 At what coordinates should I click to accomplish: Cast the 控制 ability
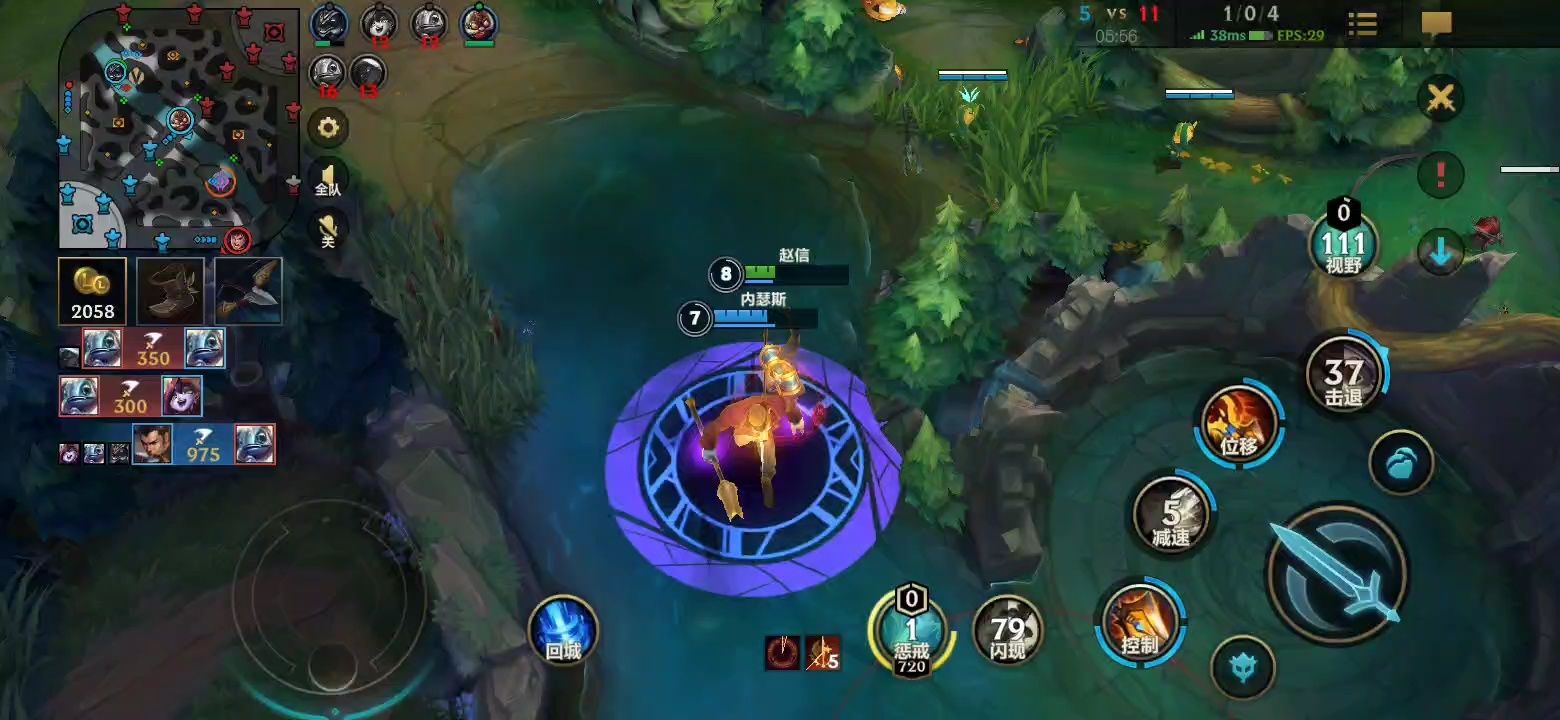tap(1140, 622)
